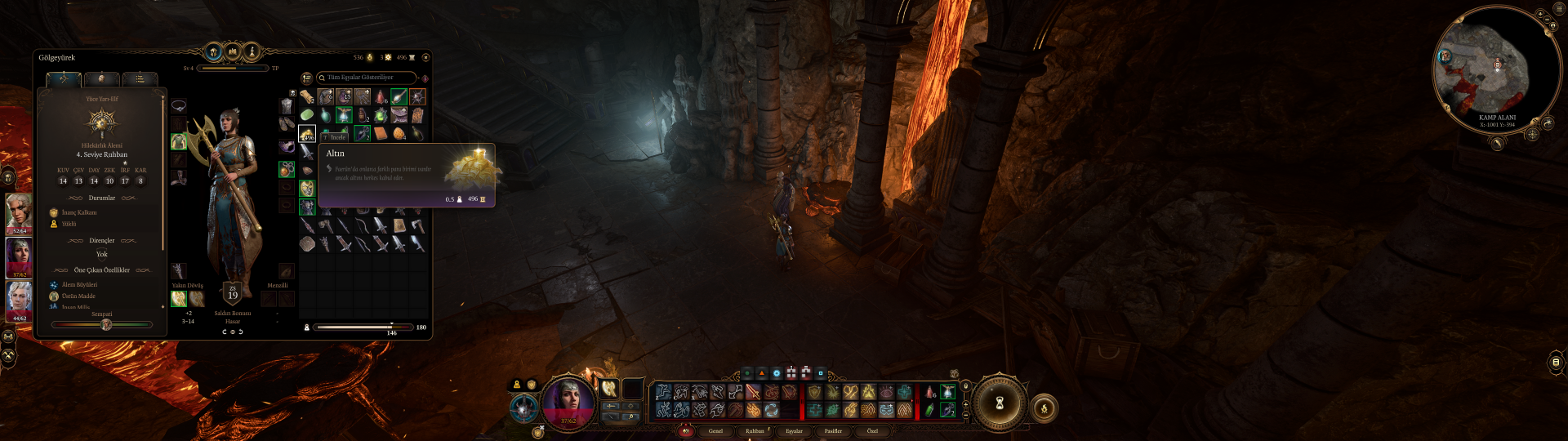Click the inventory search field
The height and width of the screenshot is (441, 1568).
pyautogui.click(x=366, y=78)
